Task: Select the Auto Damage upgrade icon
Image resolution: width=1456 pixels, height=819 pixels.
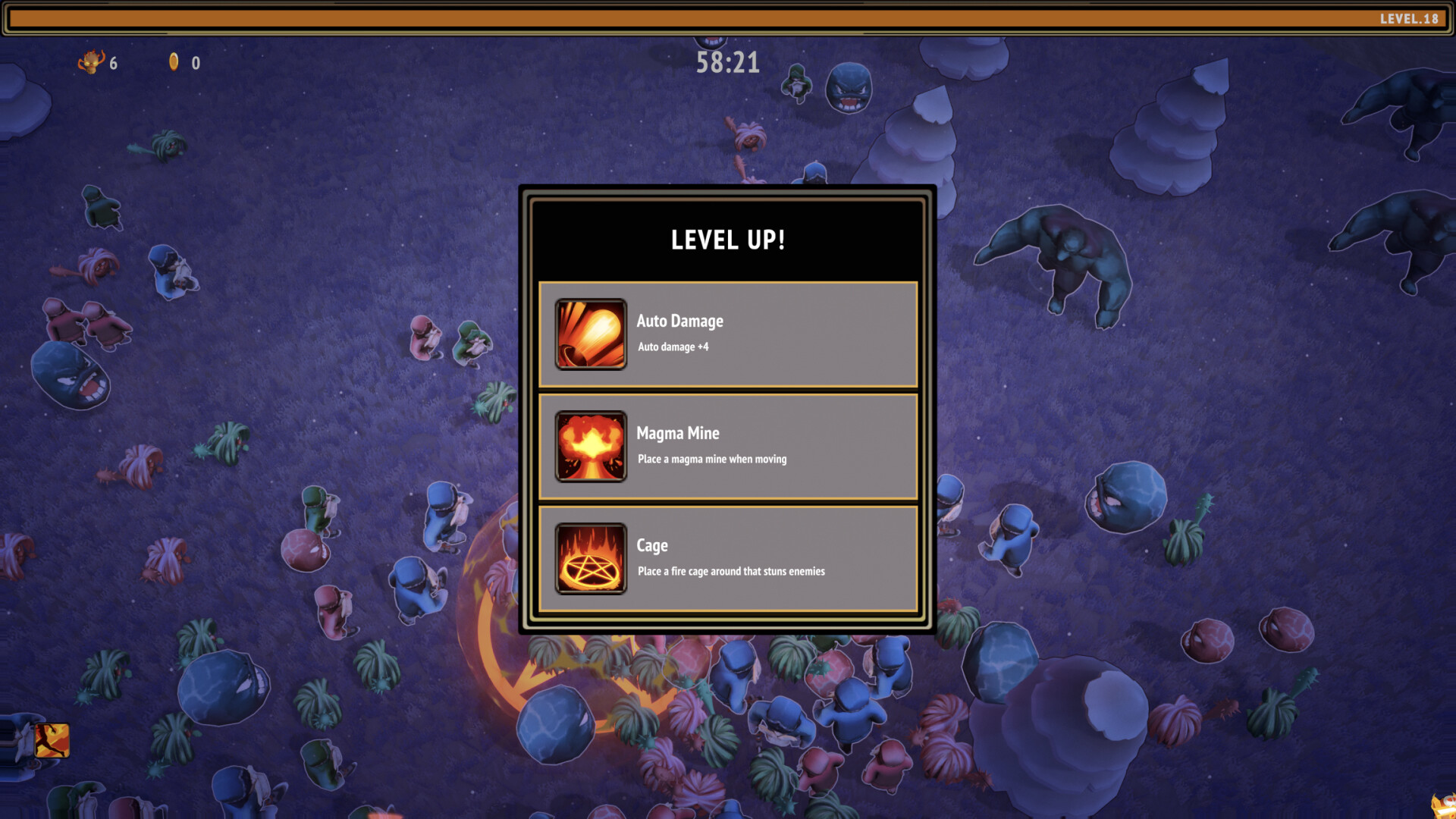Action: click(591, 334)
